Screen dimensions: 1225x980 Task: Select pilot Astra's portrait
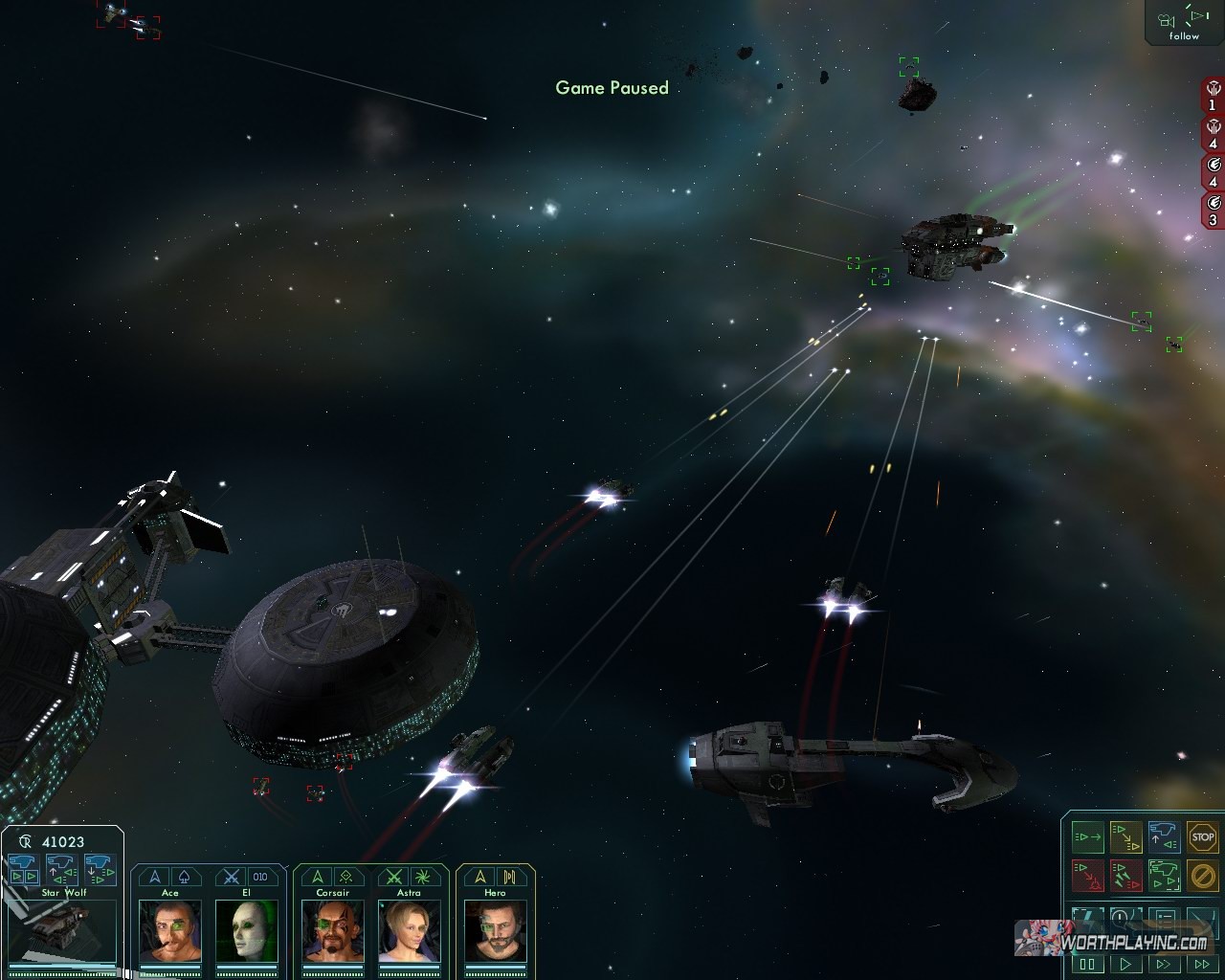pos(409,930)
